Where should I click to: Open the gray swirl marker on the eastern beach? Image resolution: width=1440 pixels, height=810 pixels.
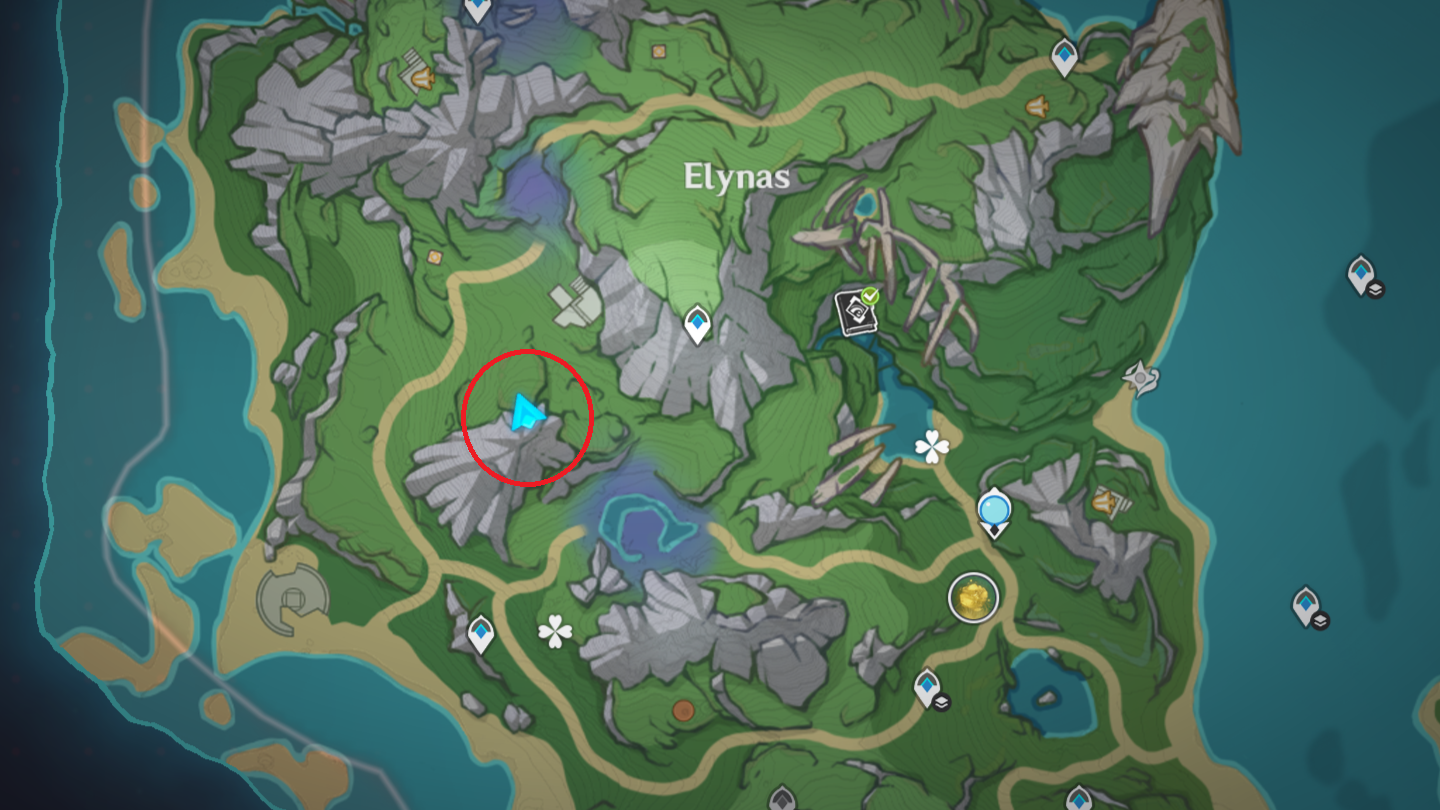1138,377
